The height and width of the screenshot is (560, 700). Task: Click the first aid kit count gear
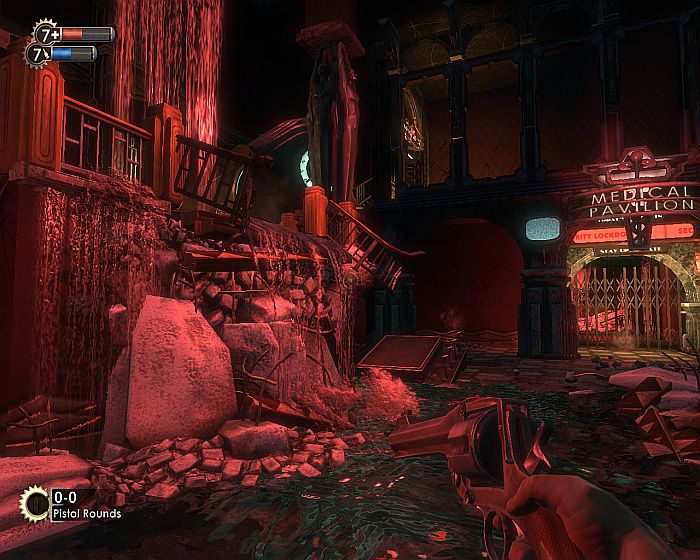point(46,33)
